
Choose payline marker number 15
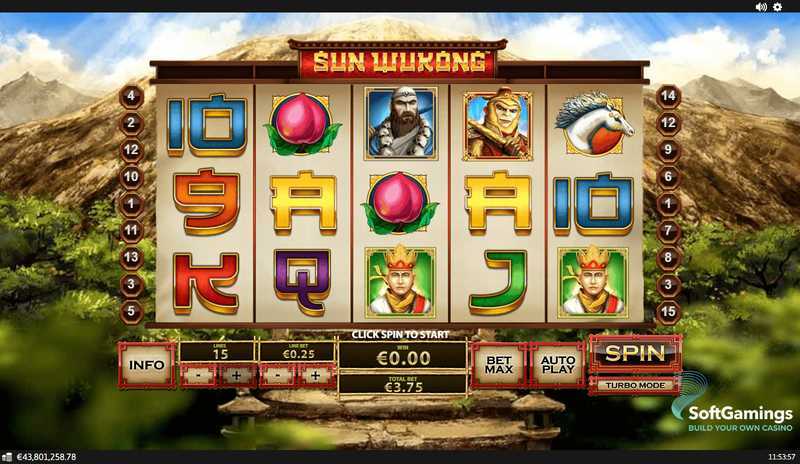670,311
